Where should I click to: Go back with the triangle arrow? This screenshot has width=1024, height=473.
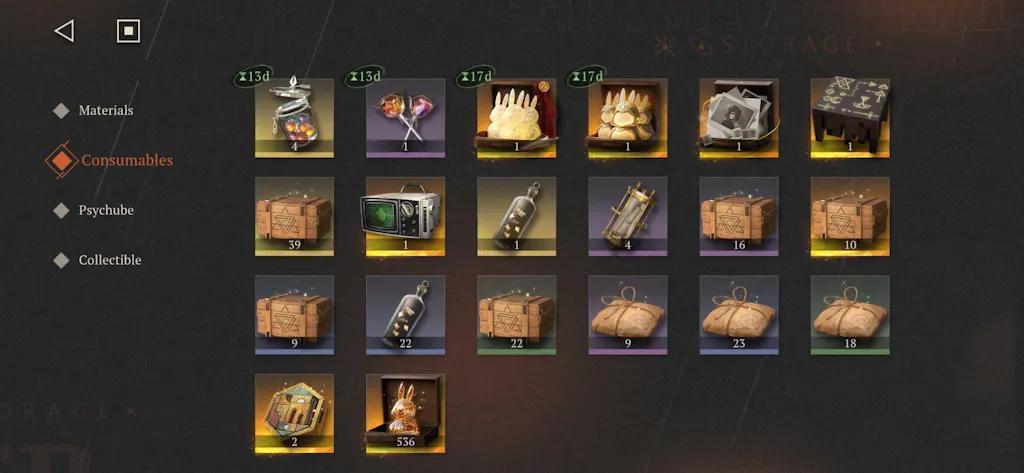pyautogui.click(x=64, y=31)
